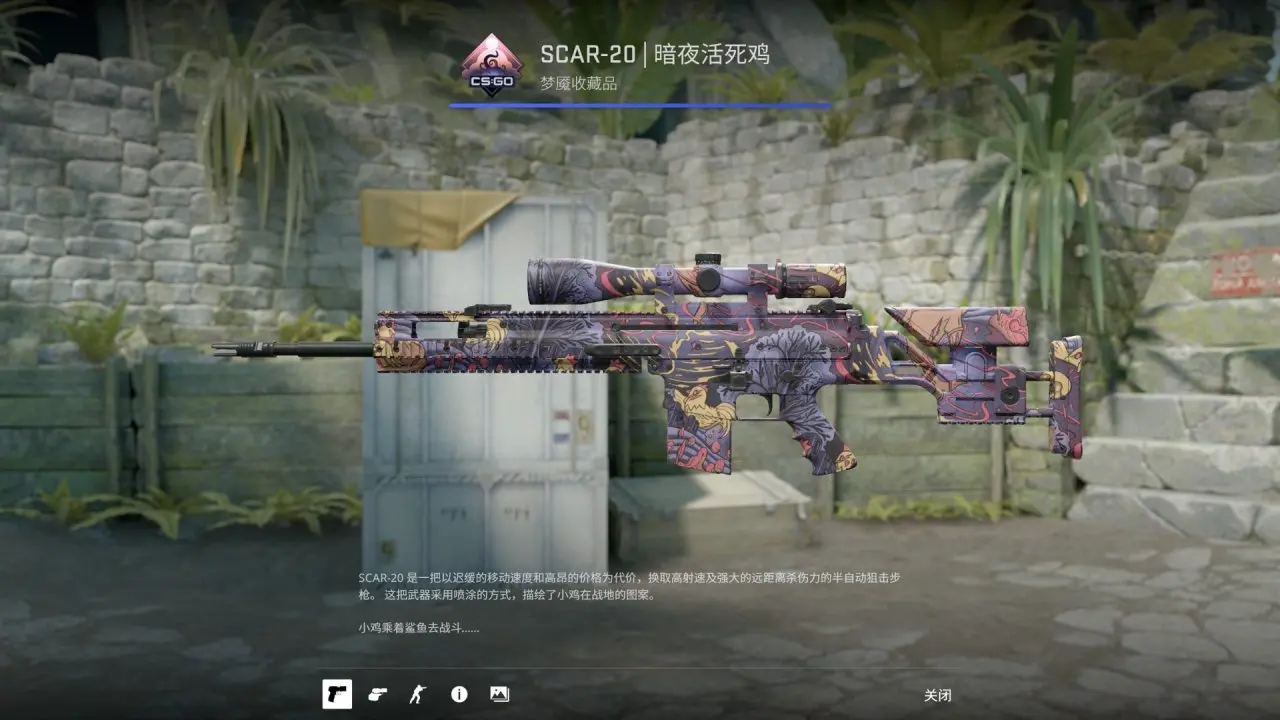Show the character holding weapon view
The image size is (1280, 720).
[417, 694]
